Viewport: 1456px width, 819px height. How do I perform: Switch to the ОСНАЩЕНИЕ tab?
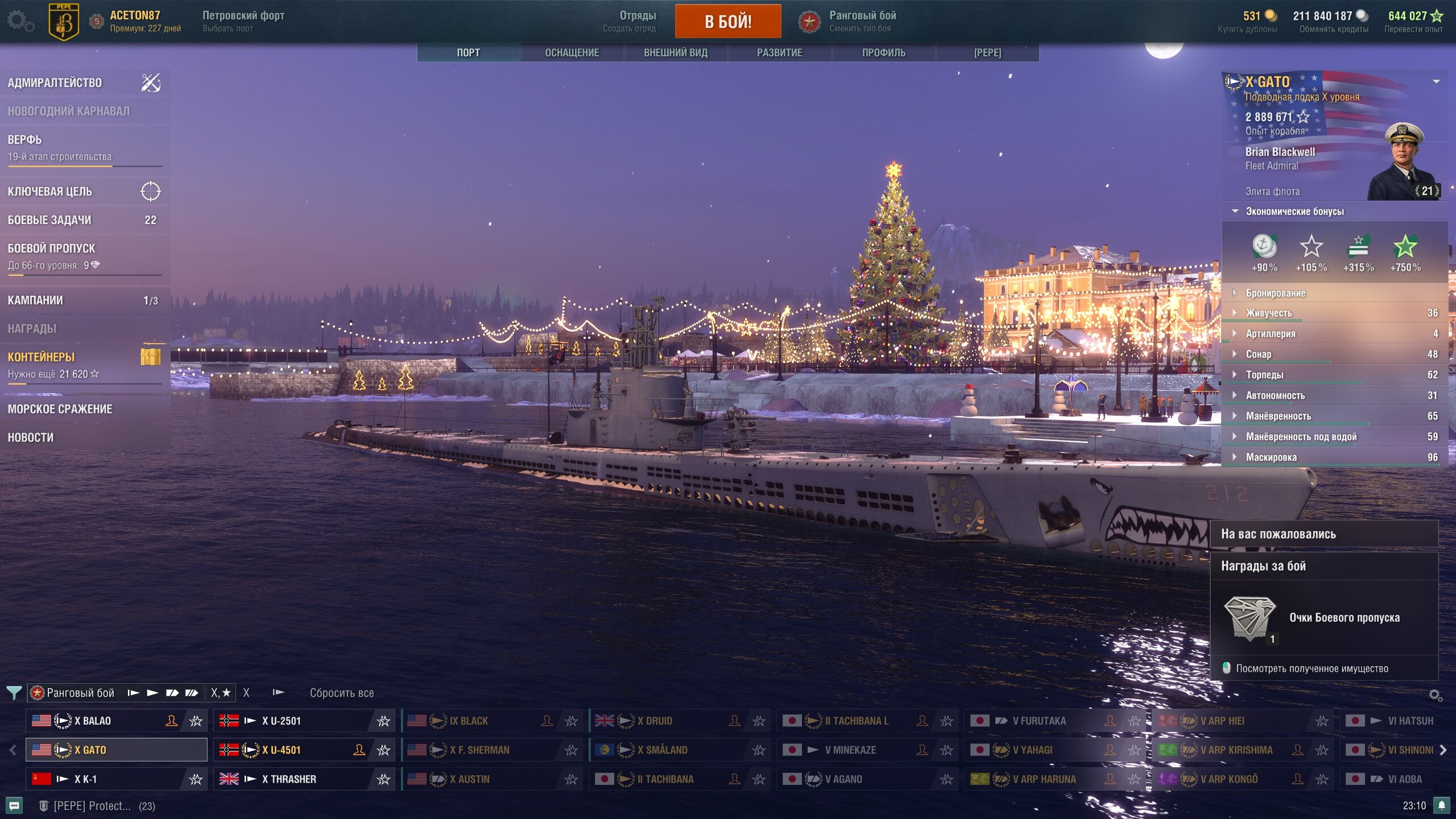pyautogui.click(x=572, y=52)
